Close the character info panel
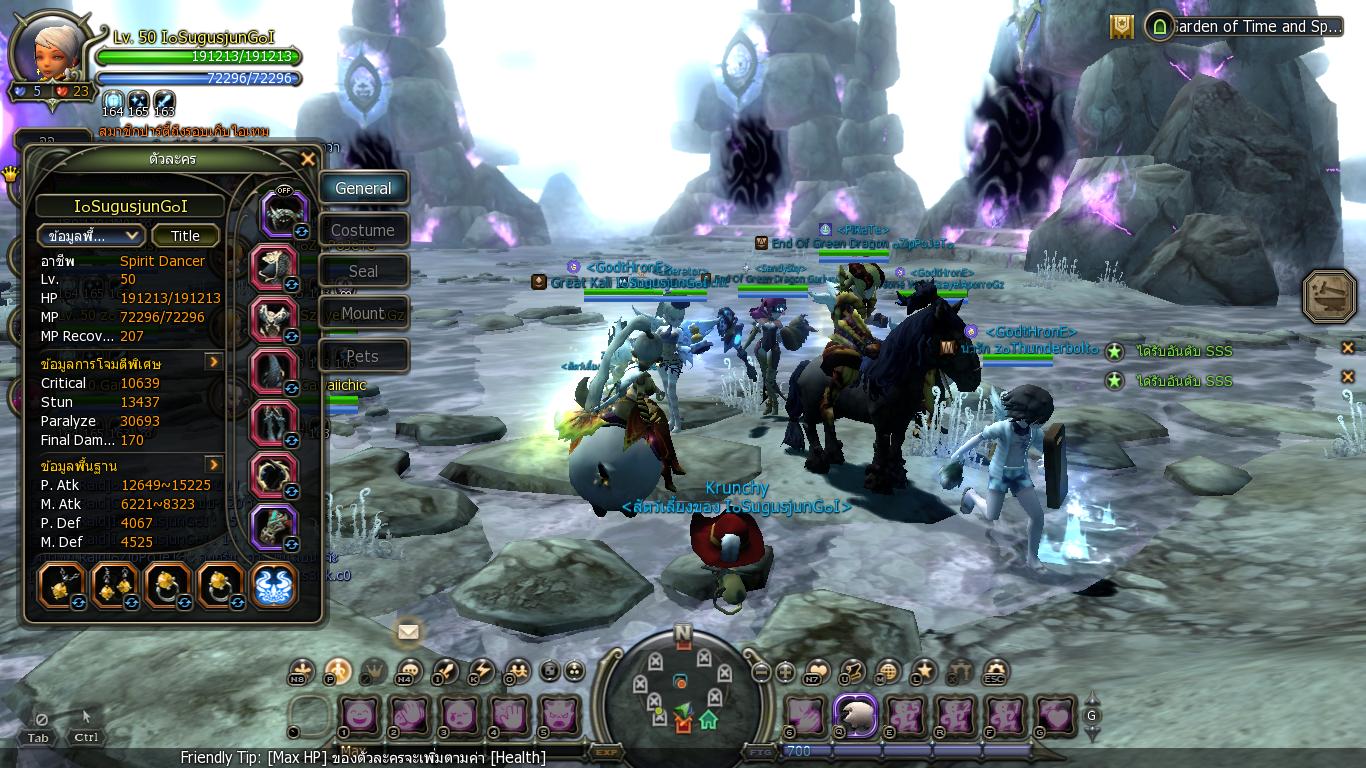1366x768 pixels. [308, 159]
